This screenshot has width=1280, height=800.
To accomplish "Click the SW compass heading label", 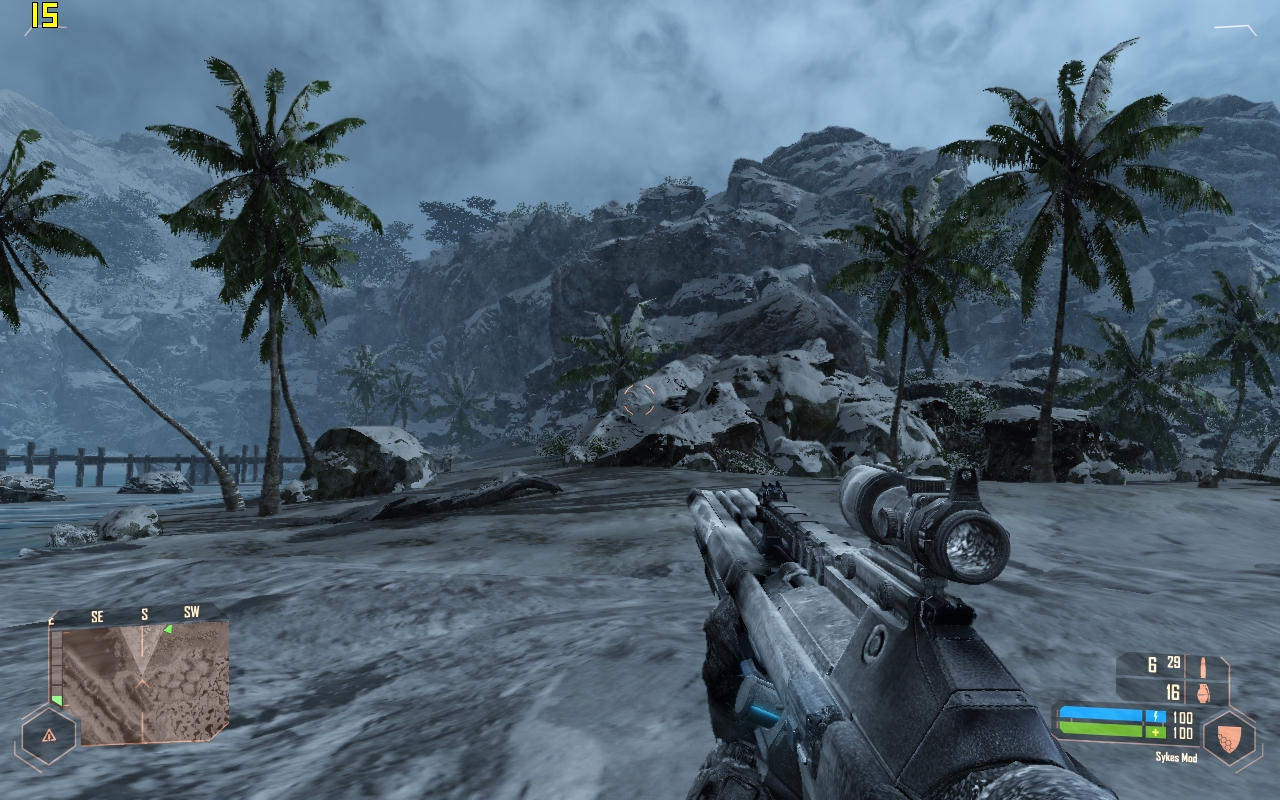I will point(192,611).
